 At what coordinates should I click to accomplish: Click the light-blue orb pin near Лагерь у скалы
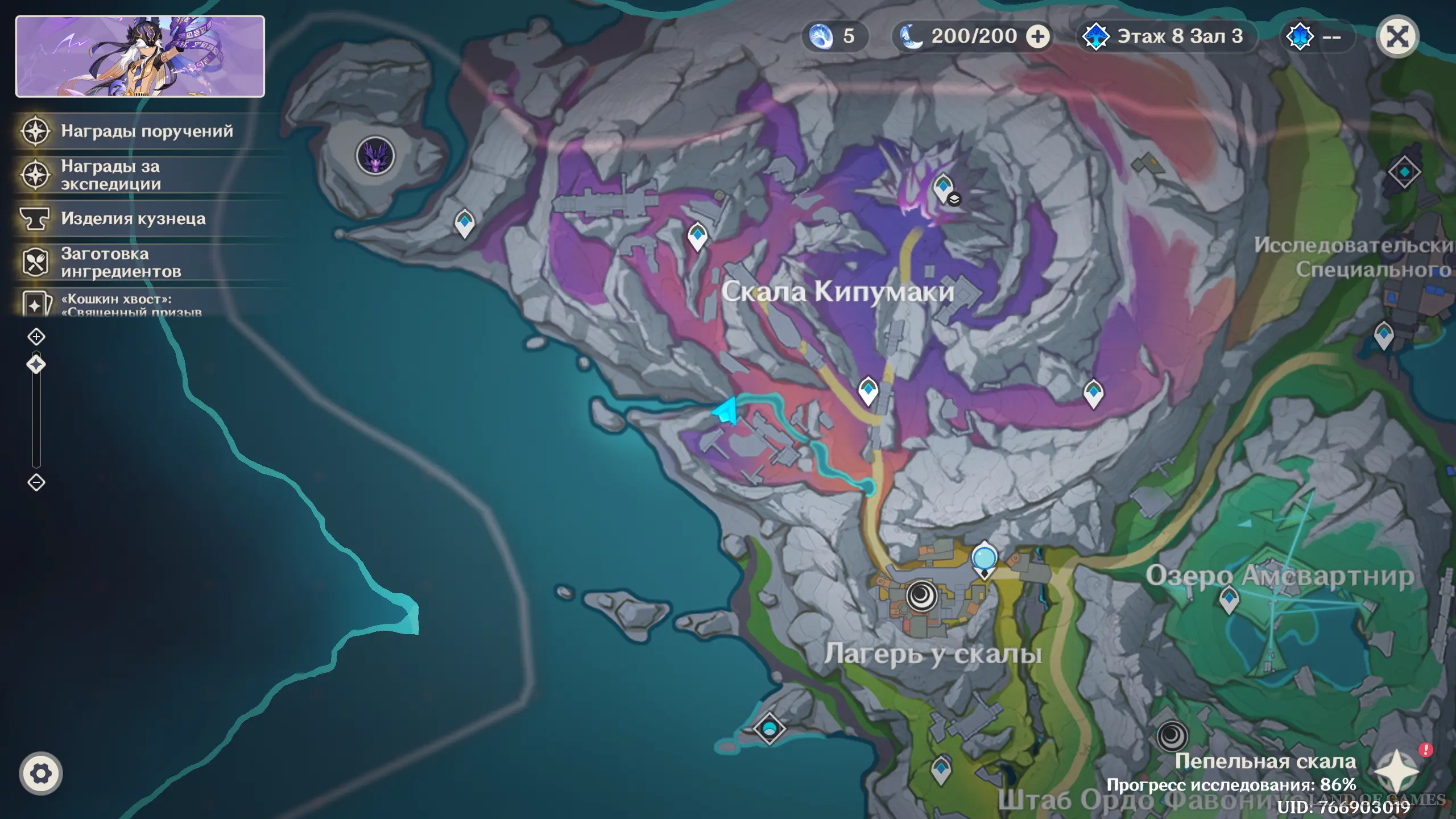pyautogui.click(x=984, y=559)
